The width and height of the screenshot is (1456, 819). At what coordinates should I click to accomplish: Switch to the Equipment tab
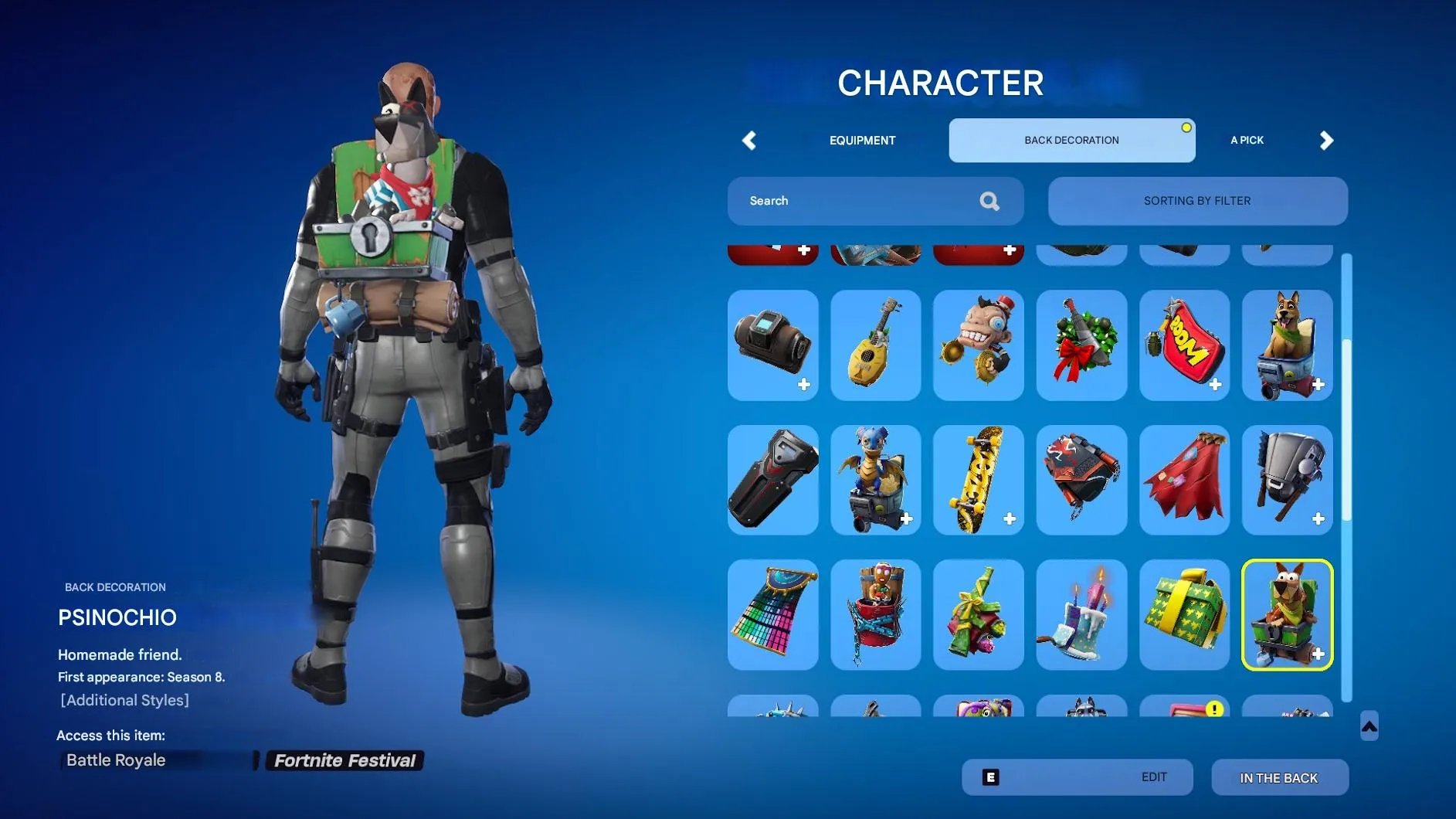pos(862,141)
